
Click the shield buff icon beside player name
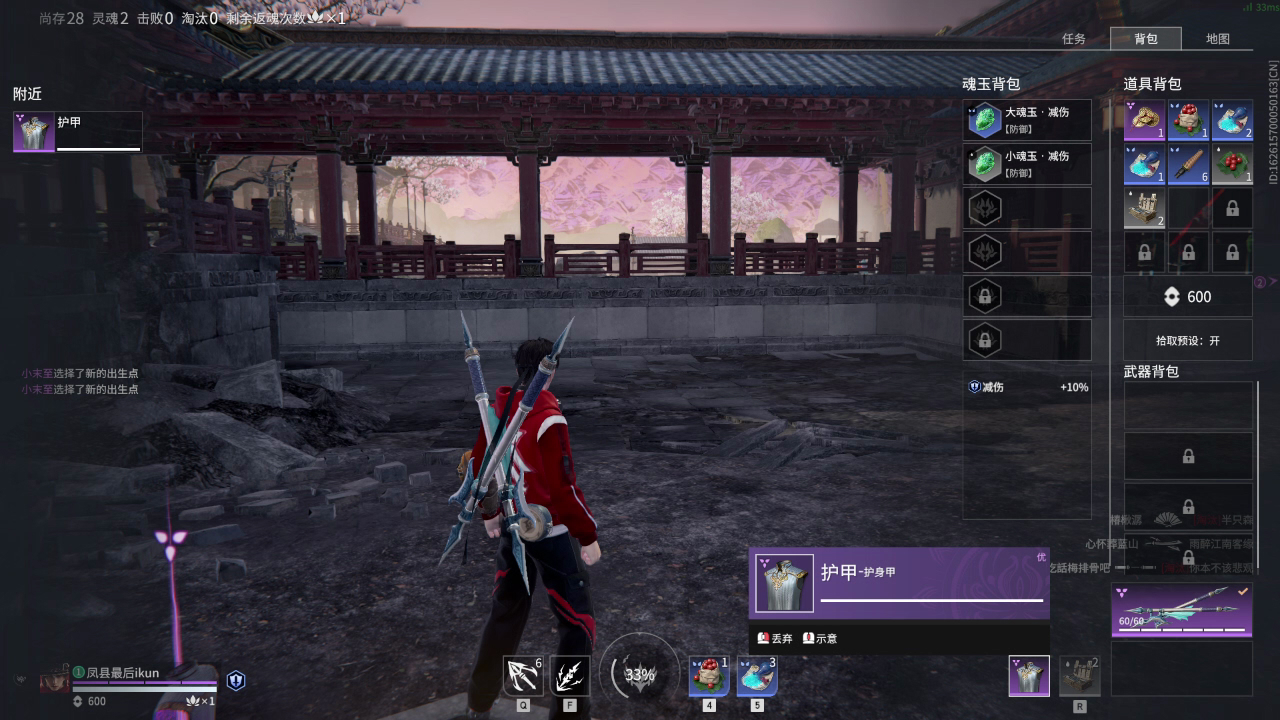coord(236,681)
